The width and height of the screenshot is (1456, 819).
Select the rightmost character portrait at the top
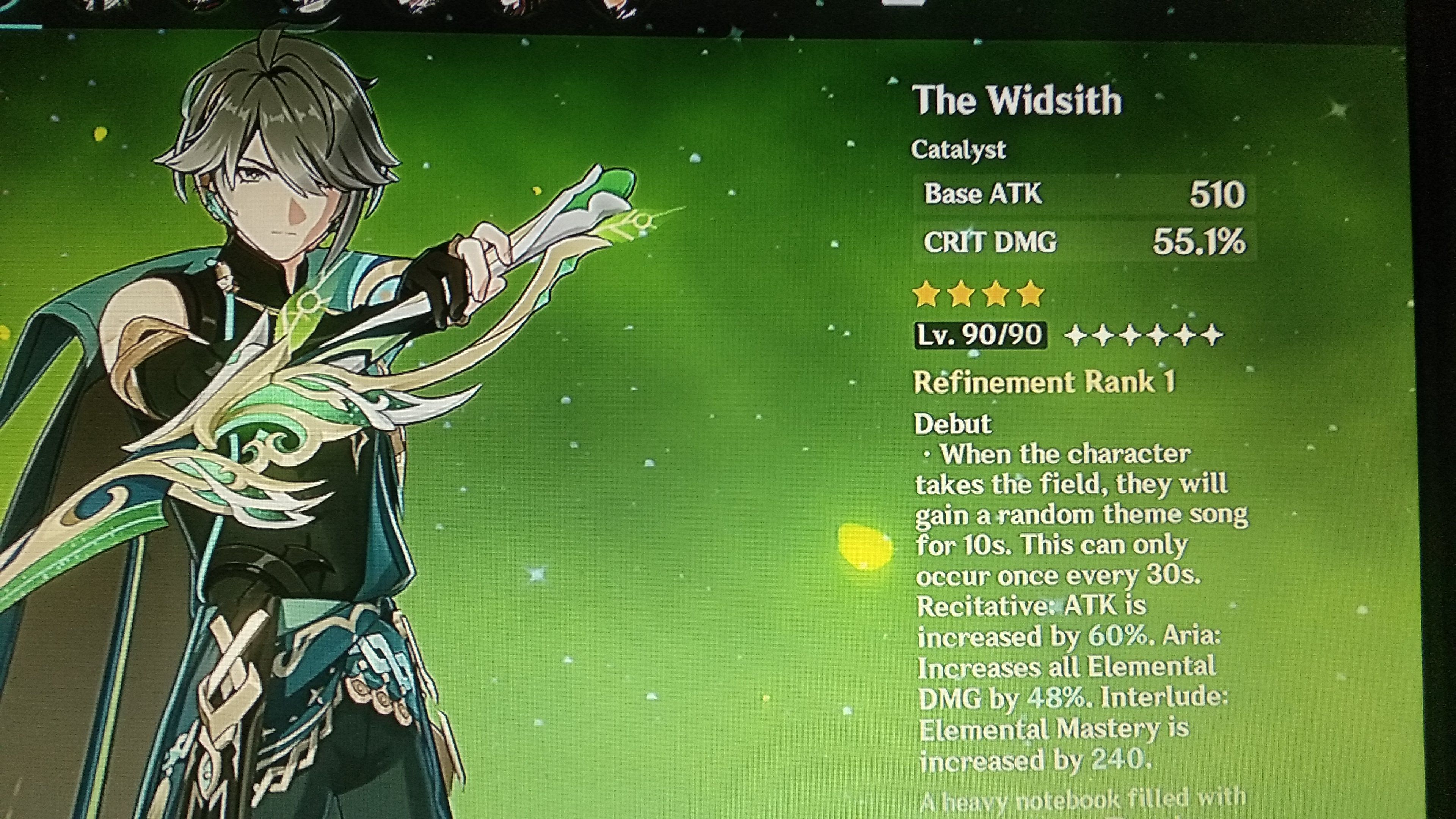point(628,7)
